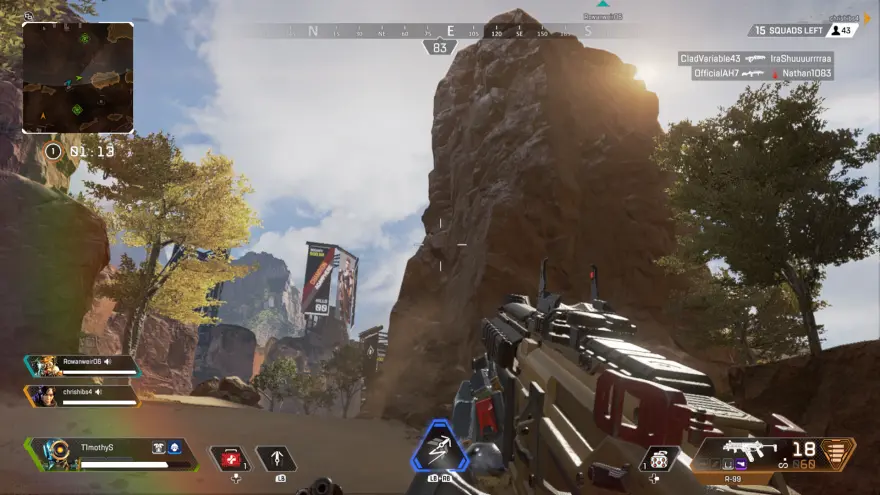Toggle chrishibs4's voice speaker icon

(98, 392)
